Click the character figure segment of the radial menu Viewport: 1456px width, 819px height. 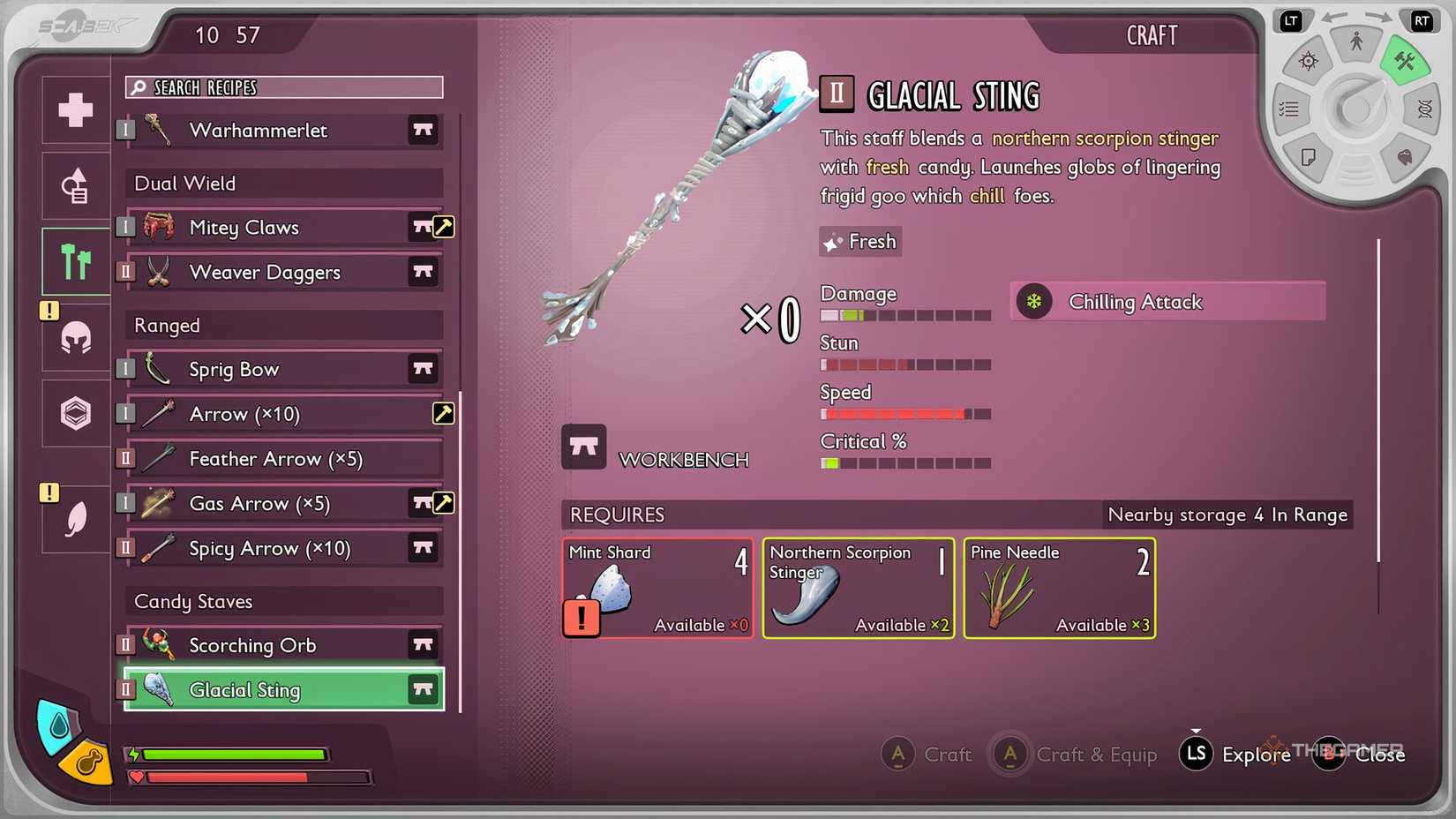pos(1356,41)
